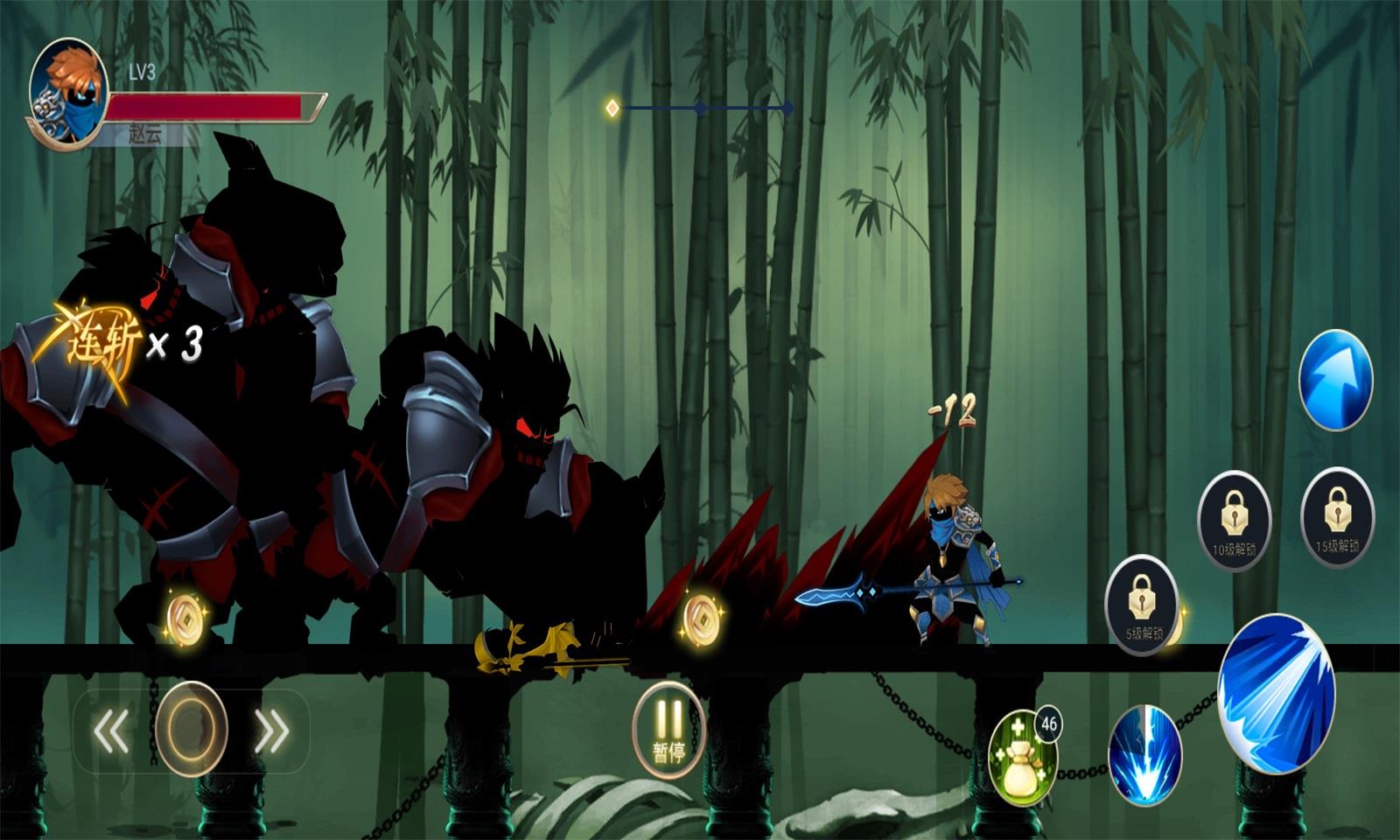Select the locked skill unlocking at 5级
The image size is (1400, 840).
pos(1141,605)
